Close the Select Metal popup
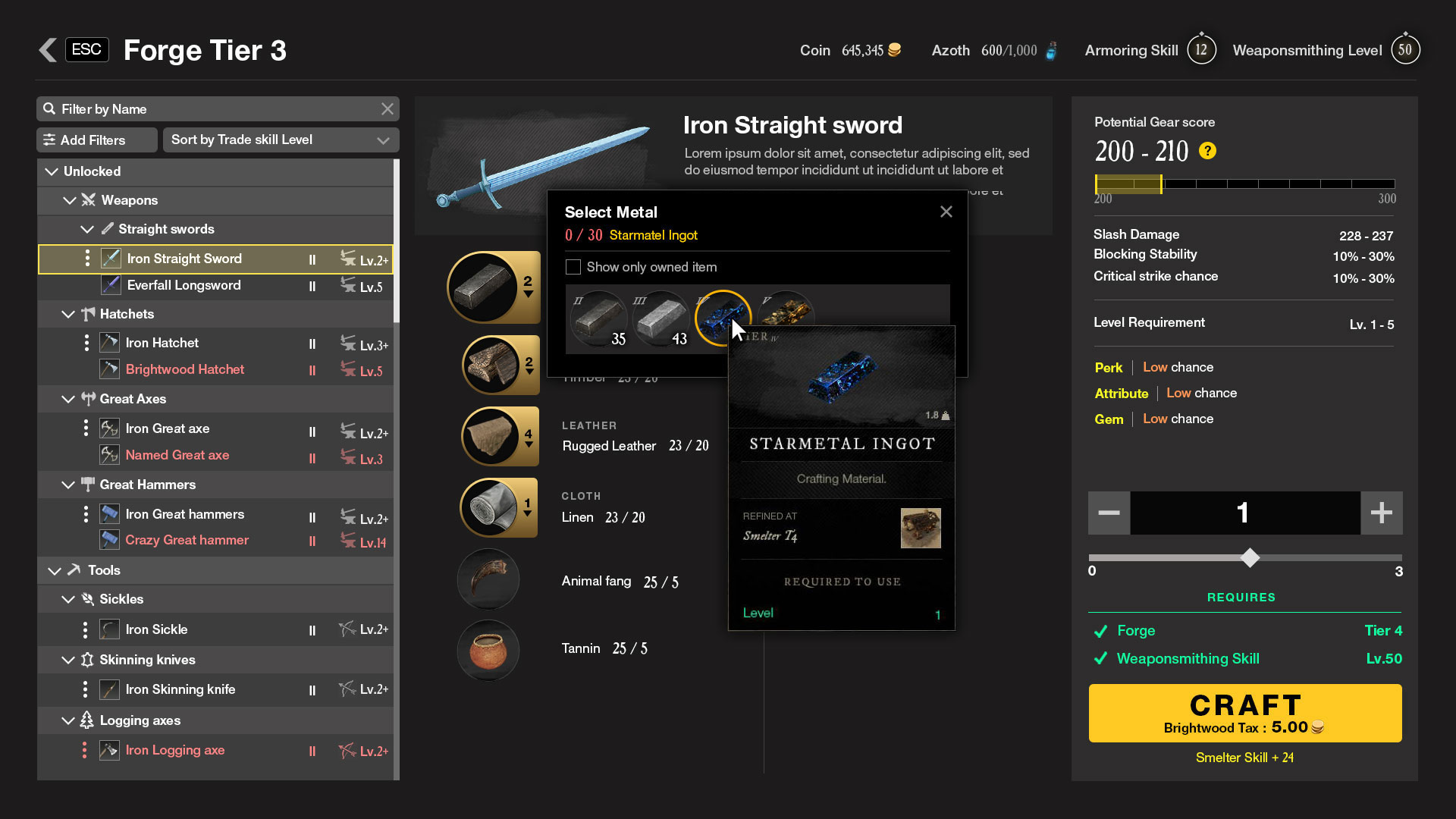This screenshot has width=1456, height=819. tap(946, 212)
